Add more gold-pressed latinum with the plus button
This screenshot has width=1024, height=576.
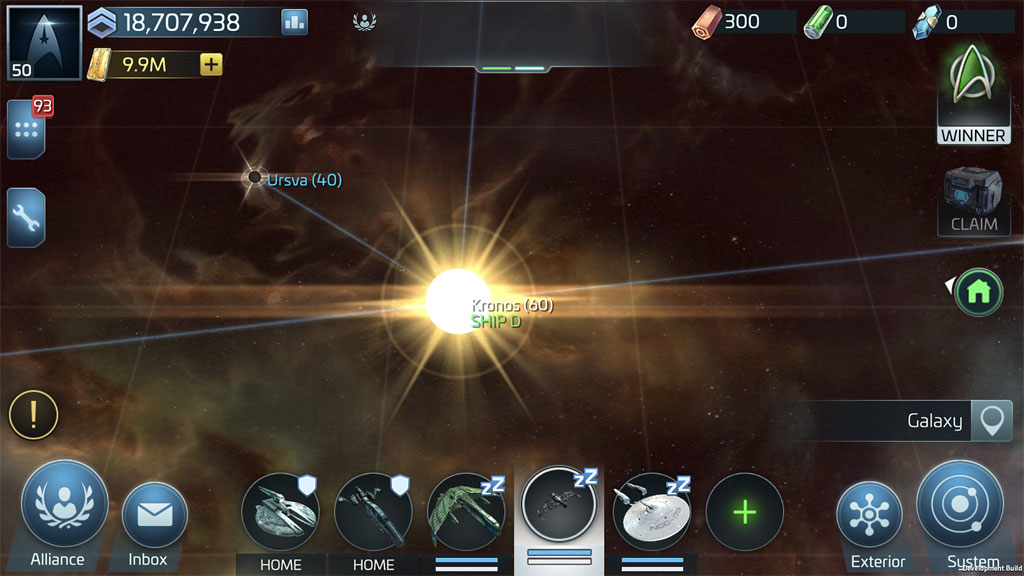tap(211, 65)
